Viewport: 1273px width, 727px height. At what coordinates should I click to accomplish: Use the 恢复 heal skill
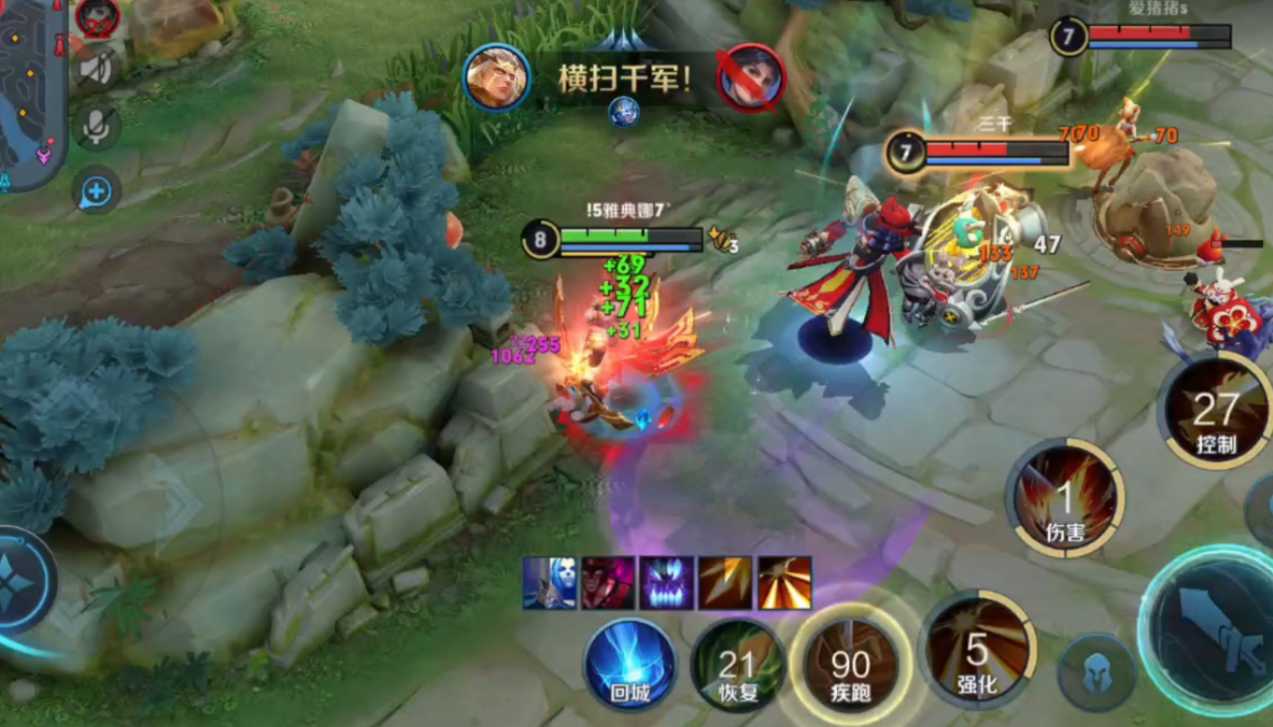(738, 665)
